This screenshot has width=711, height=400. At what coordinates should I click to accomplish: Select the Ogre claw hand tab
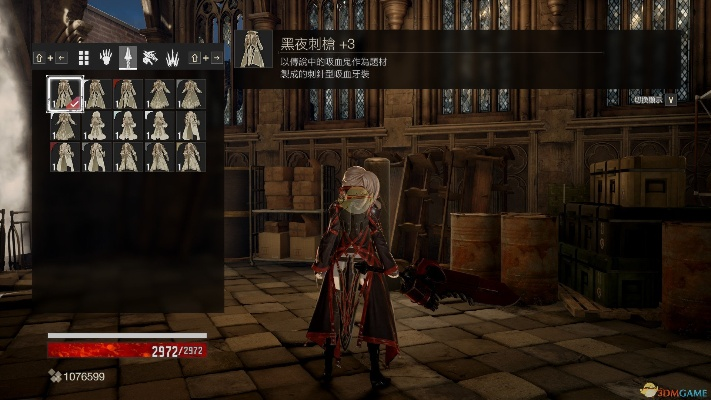pos(106,58)
